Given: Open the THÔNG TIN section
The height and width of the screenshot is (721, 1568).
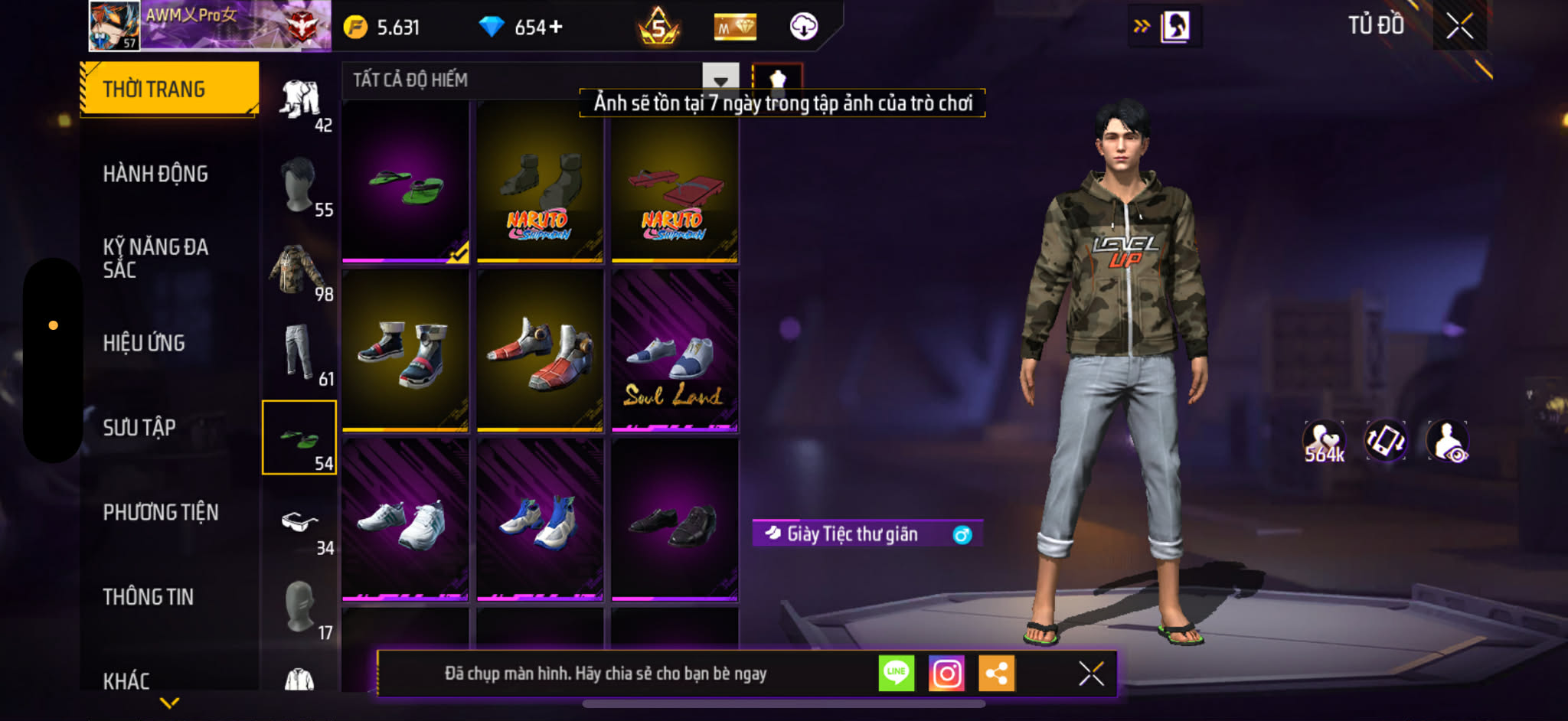Looking at the screenshot, I should [x=149, y=597].
